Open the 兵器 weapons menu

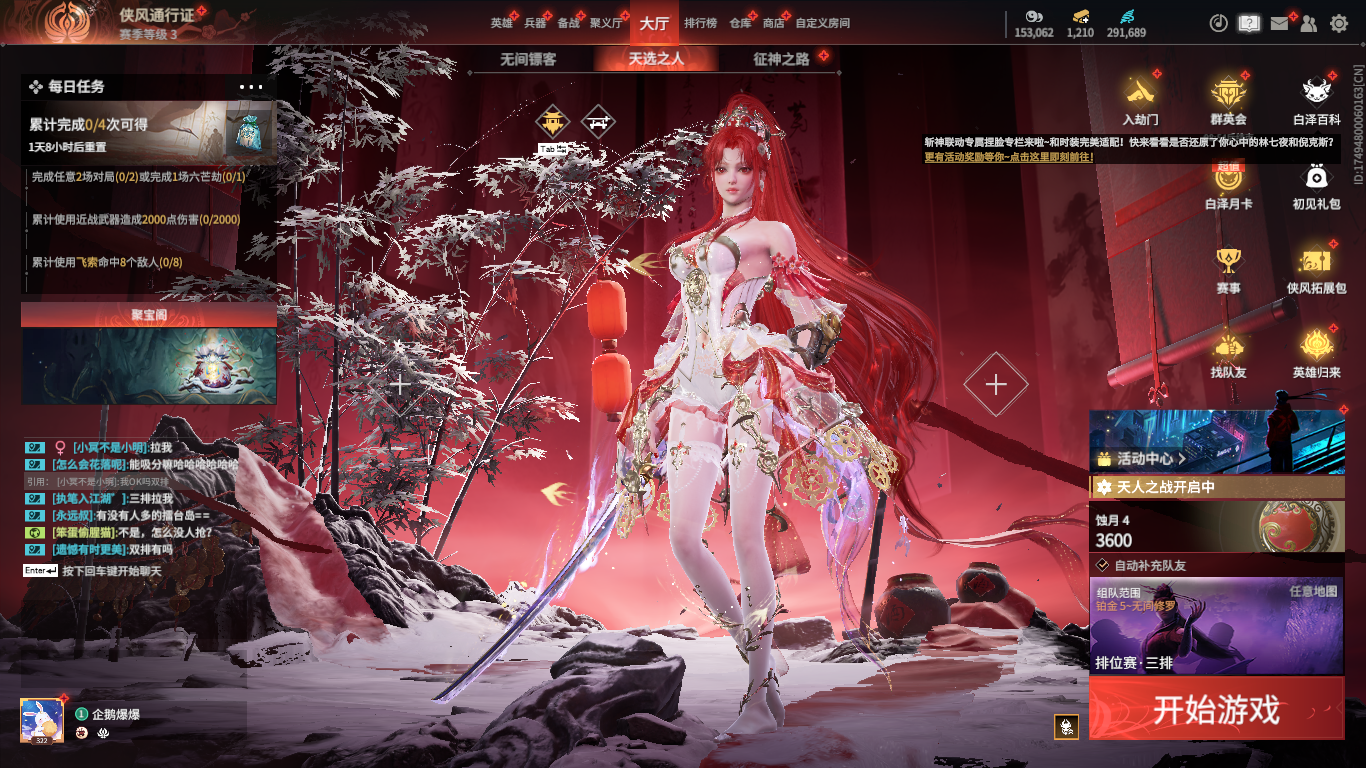pyautogui.click(x=535, y=23)
